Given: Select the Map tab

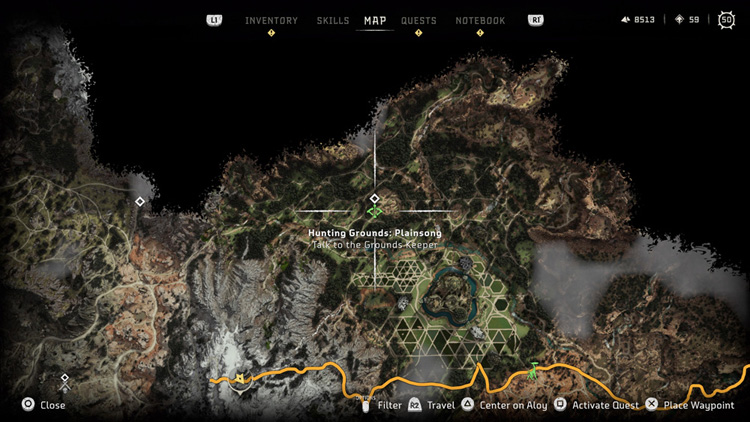Looking at the screenshot, I should [x=375, y=21].
